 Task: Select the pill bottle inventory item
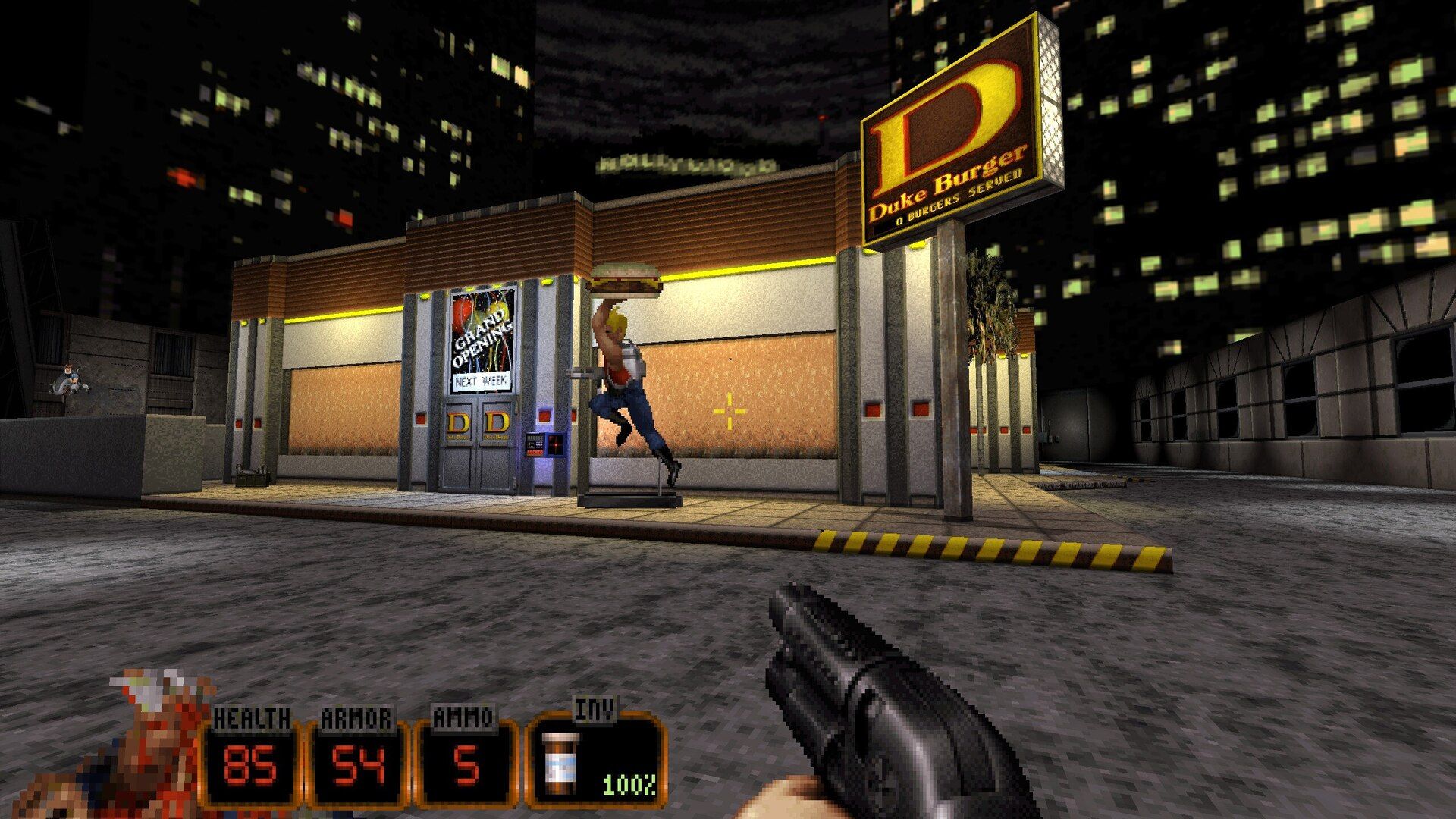(561, 762)
